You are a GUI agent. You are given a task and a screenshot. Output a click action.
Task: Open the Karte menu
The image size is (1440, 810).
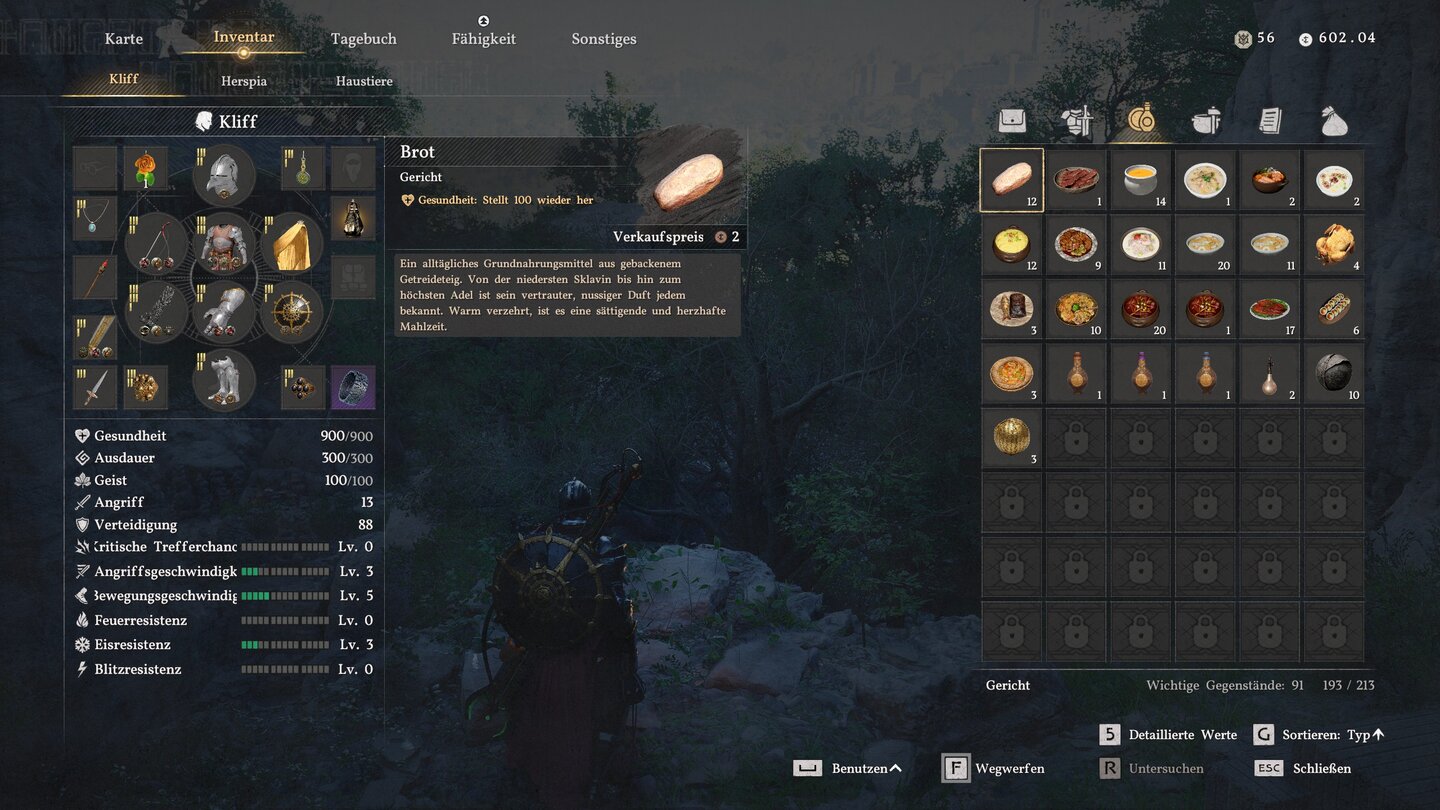124,39
